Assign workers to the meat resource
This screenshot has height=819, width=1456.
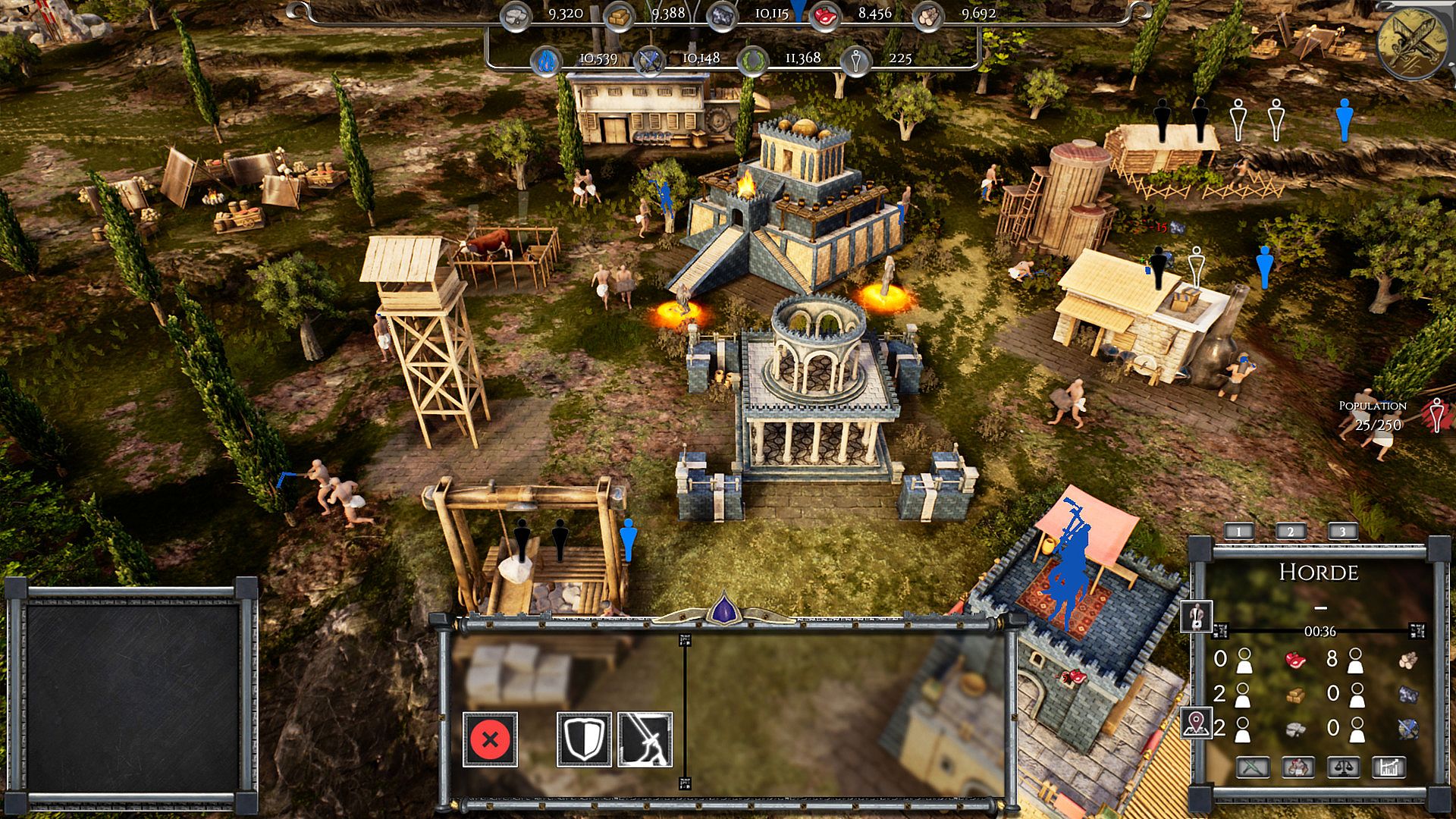1296,660
